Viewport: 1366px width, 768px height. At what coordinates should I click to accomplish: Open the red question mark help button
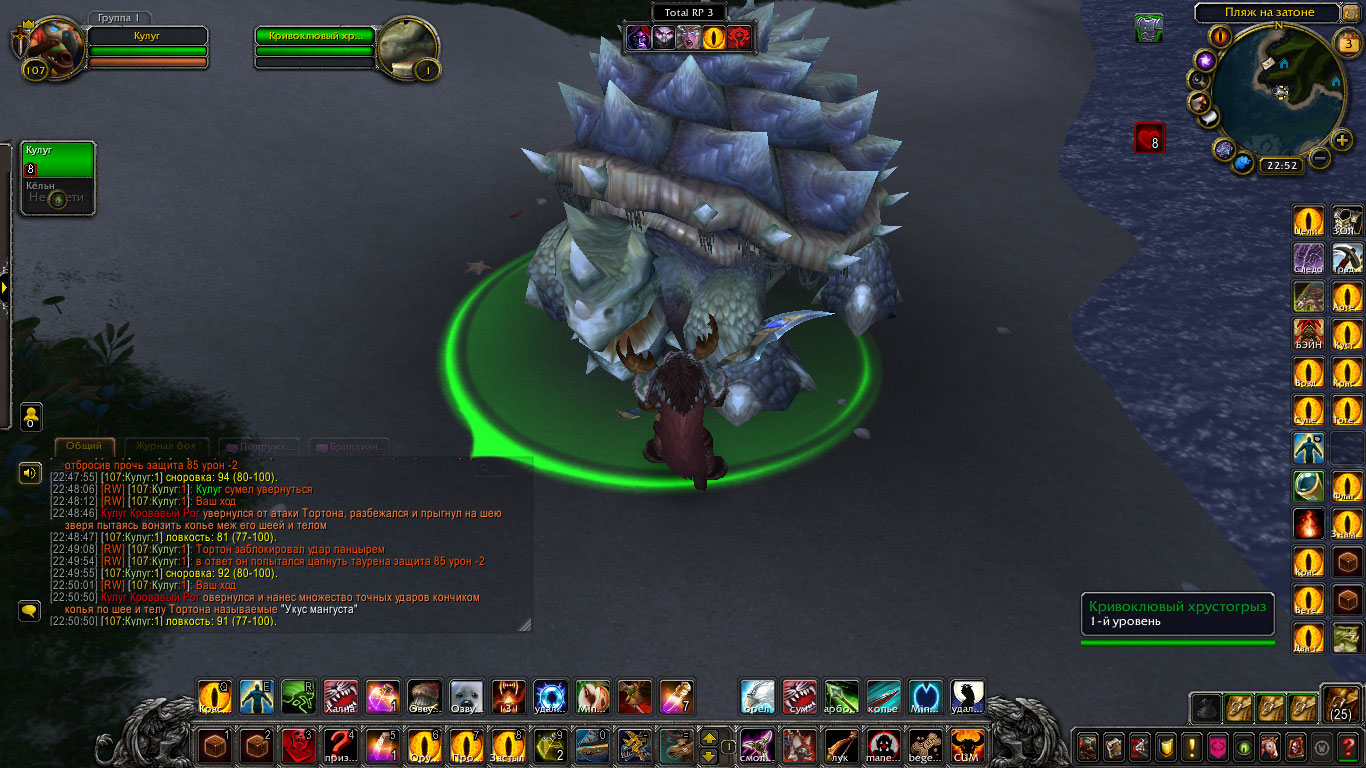pos(1348,746)
